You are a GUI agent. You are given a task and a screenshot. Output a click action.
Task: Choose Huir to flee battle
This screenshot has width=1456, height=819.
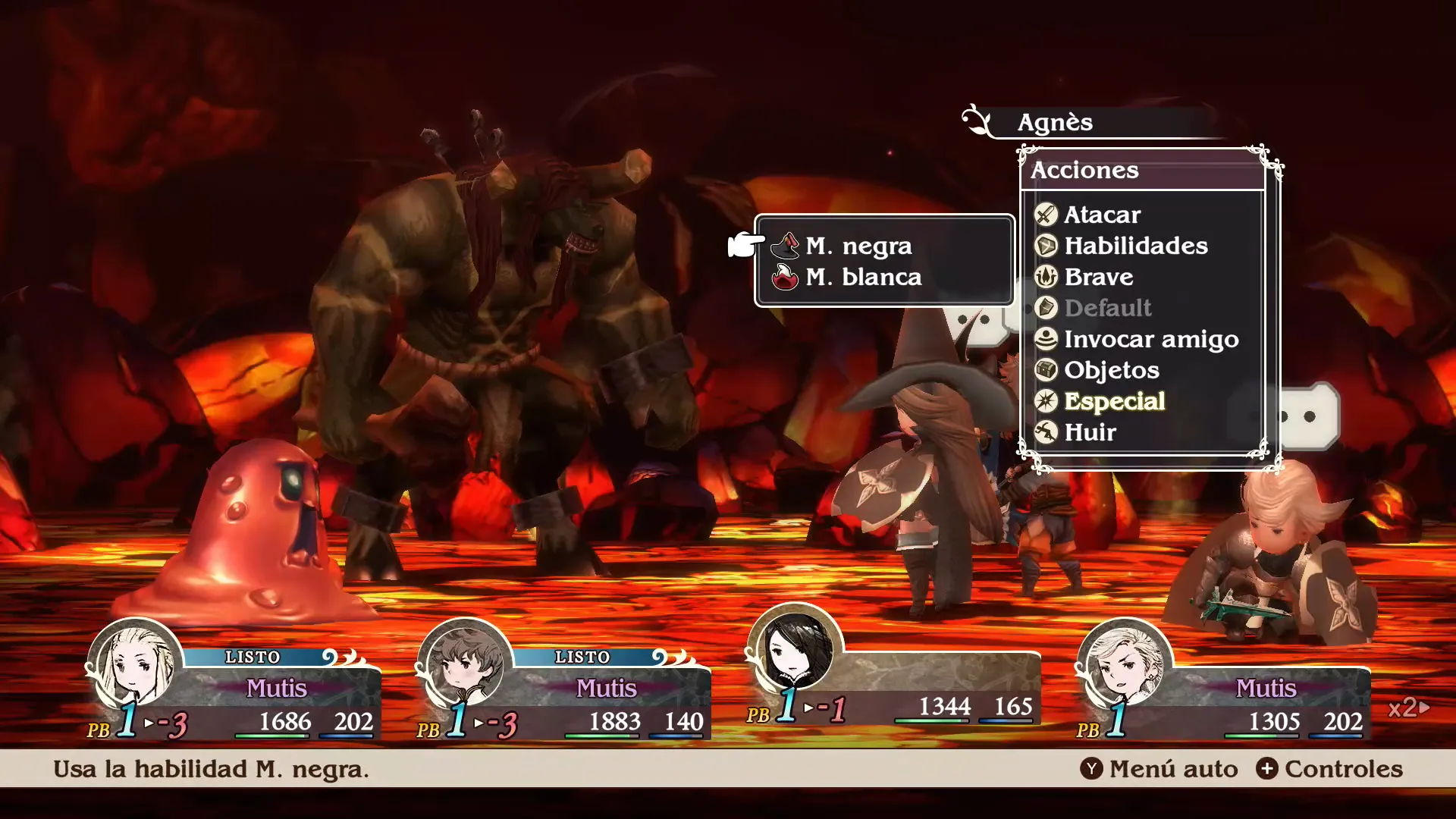[x=1090, y=432]
